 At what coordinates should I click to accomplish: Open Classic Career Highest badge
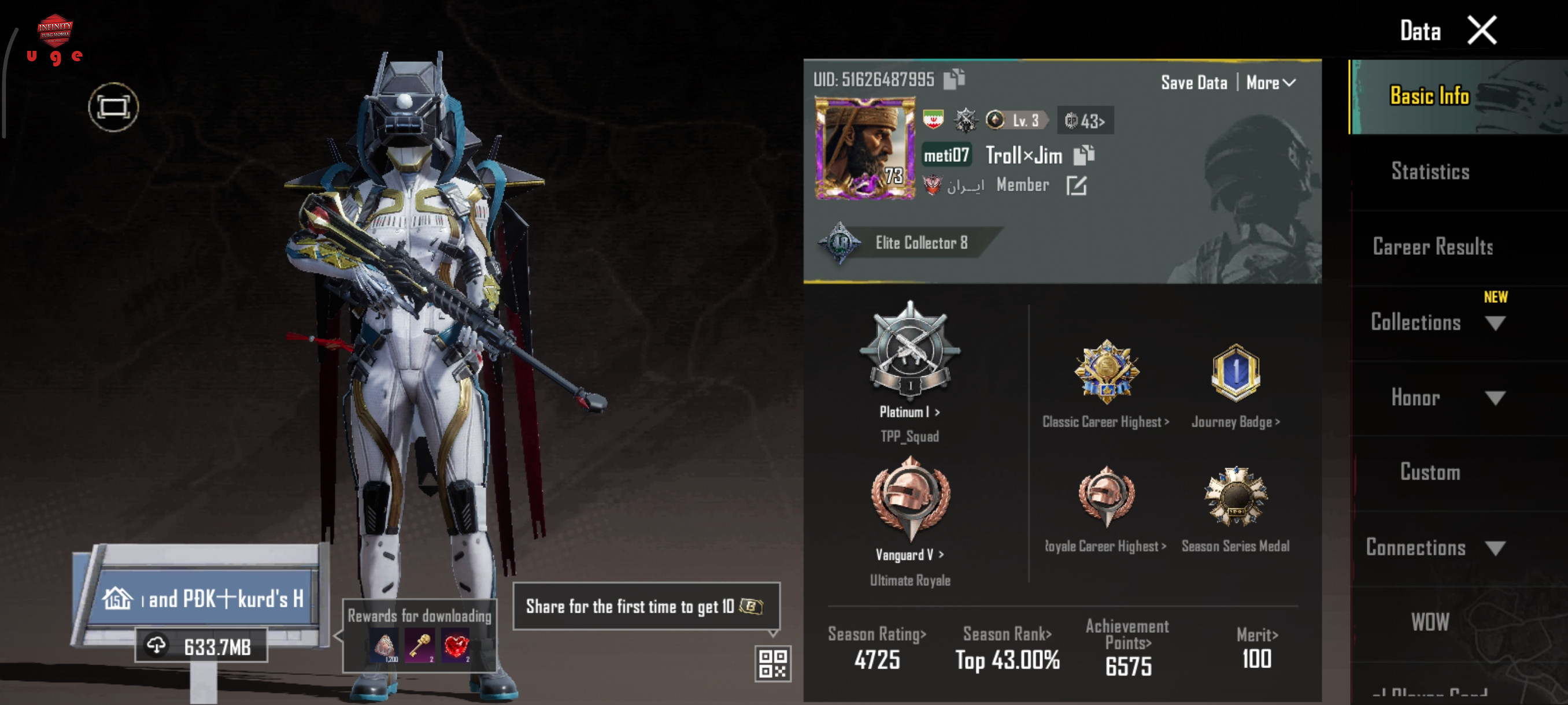click(1105, 421)
